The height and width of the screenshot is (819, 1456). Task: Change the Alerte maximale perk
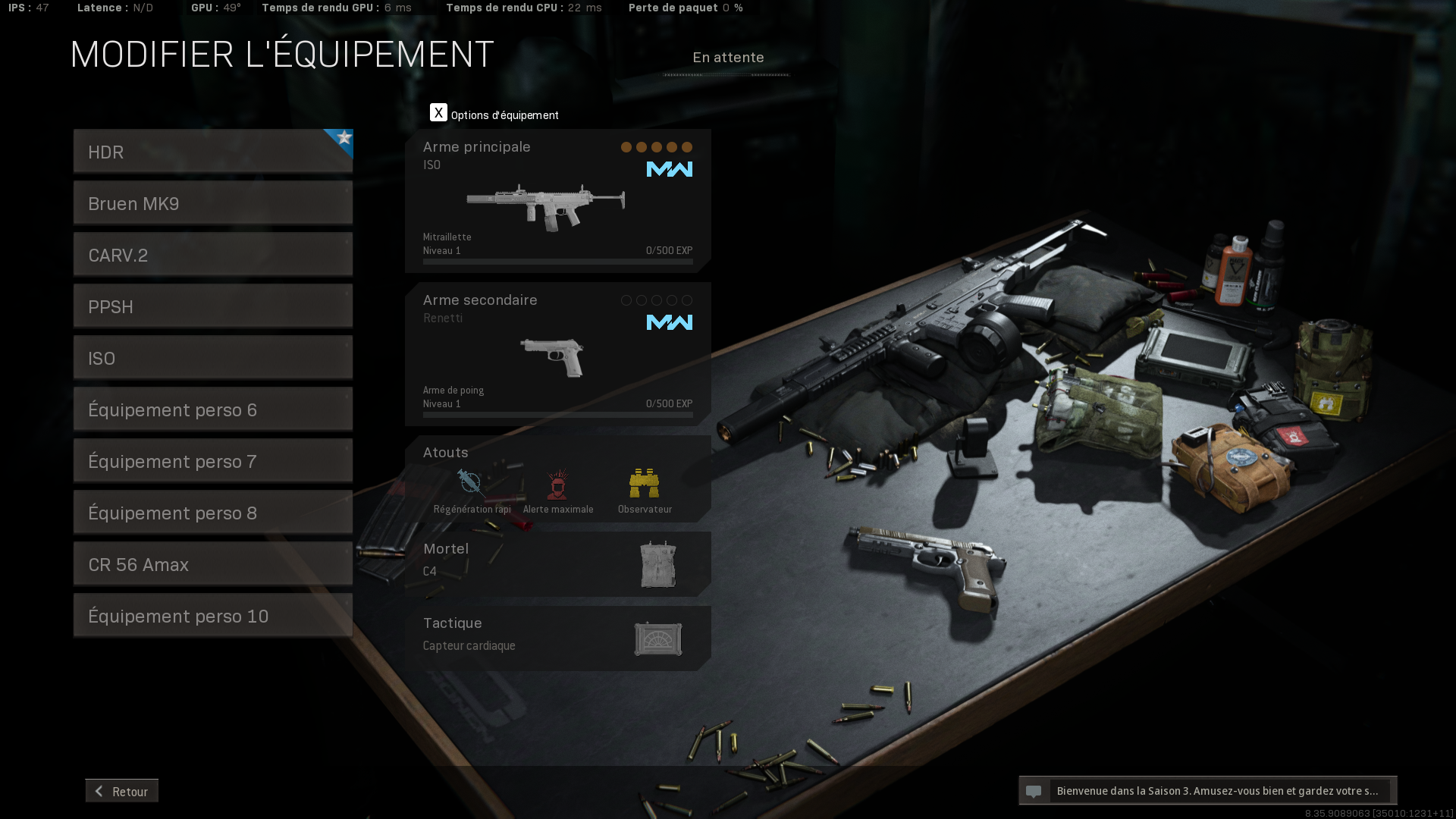pyautogui.click(x=558, y=491)
